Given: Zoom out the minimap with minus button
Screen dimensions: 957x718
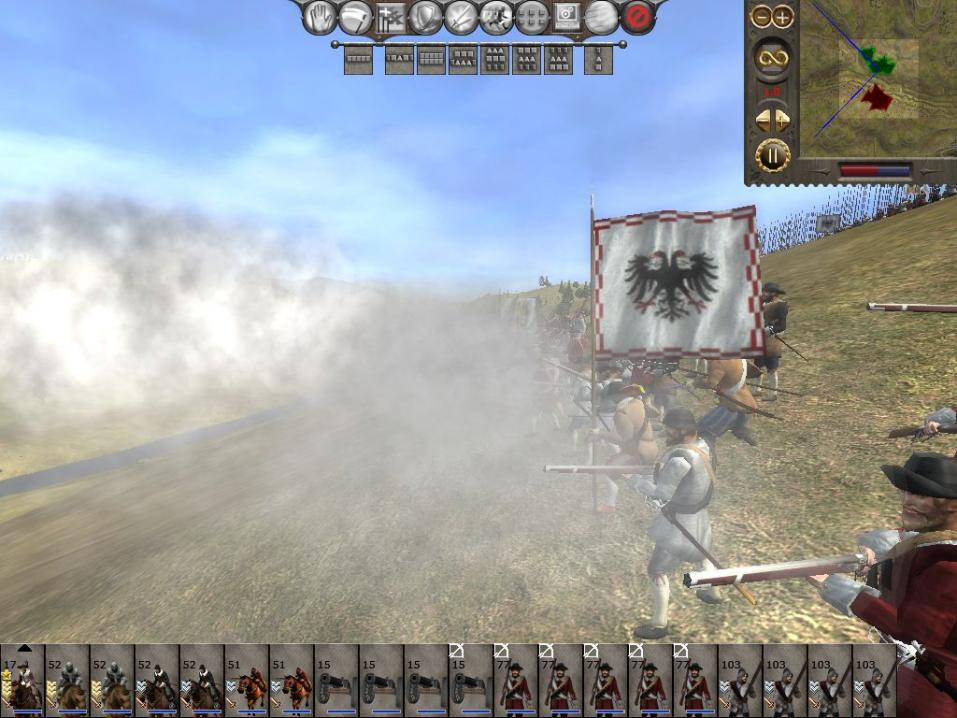Looking at the screenshot, I should point(762,16).
